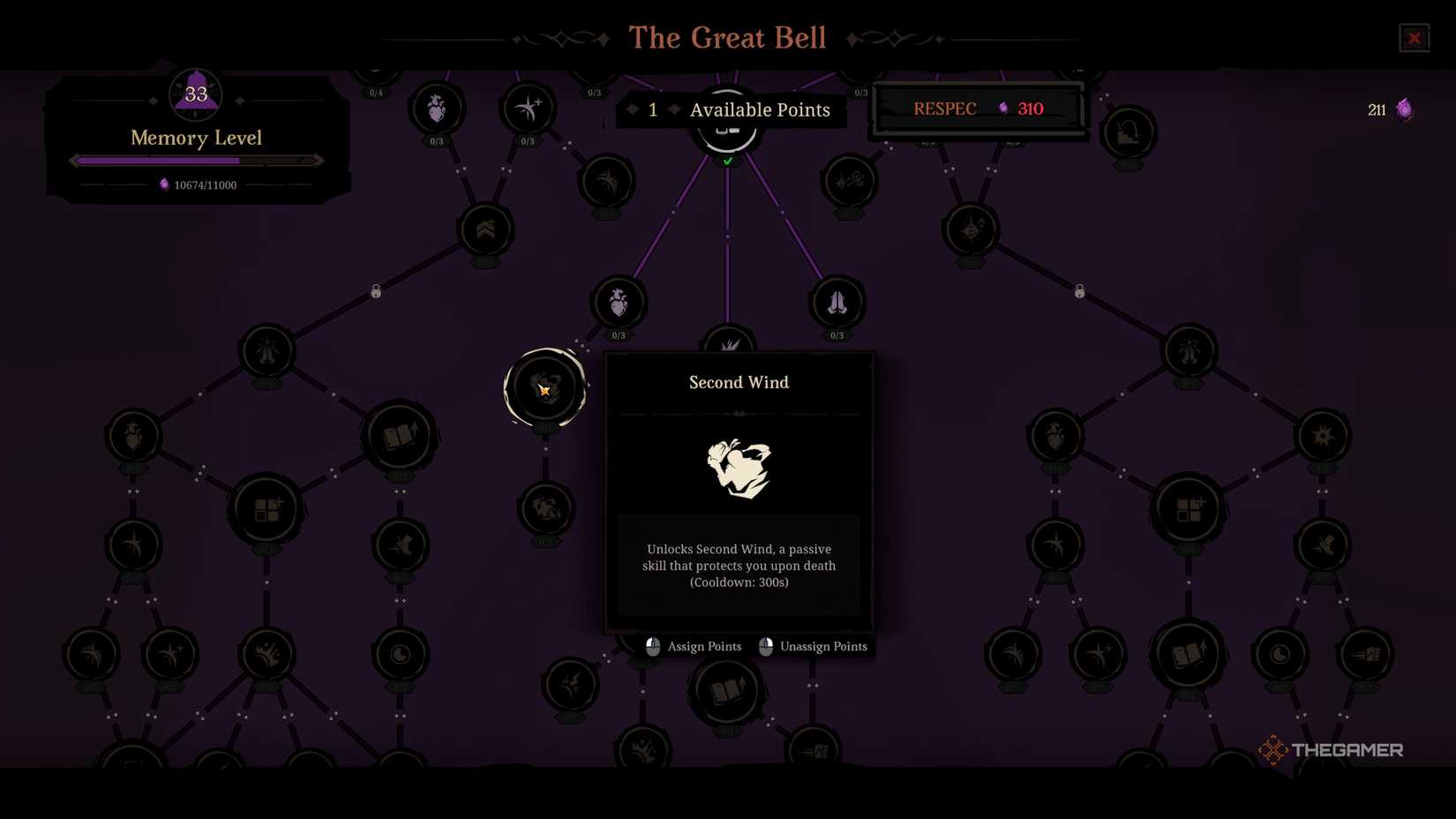Select the praying hands skill node

click(x=837, y=303)
